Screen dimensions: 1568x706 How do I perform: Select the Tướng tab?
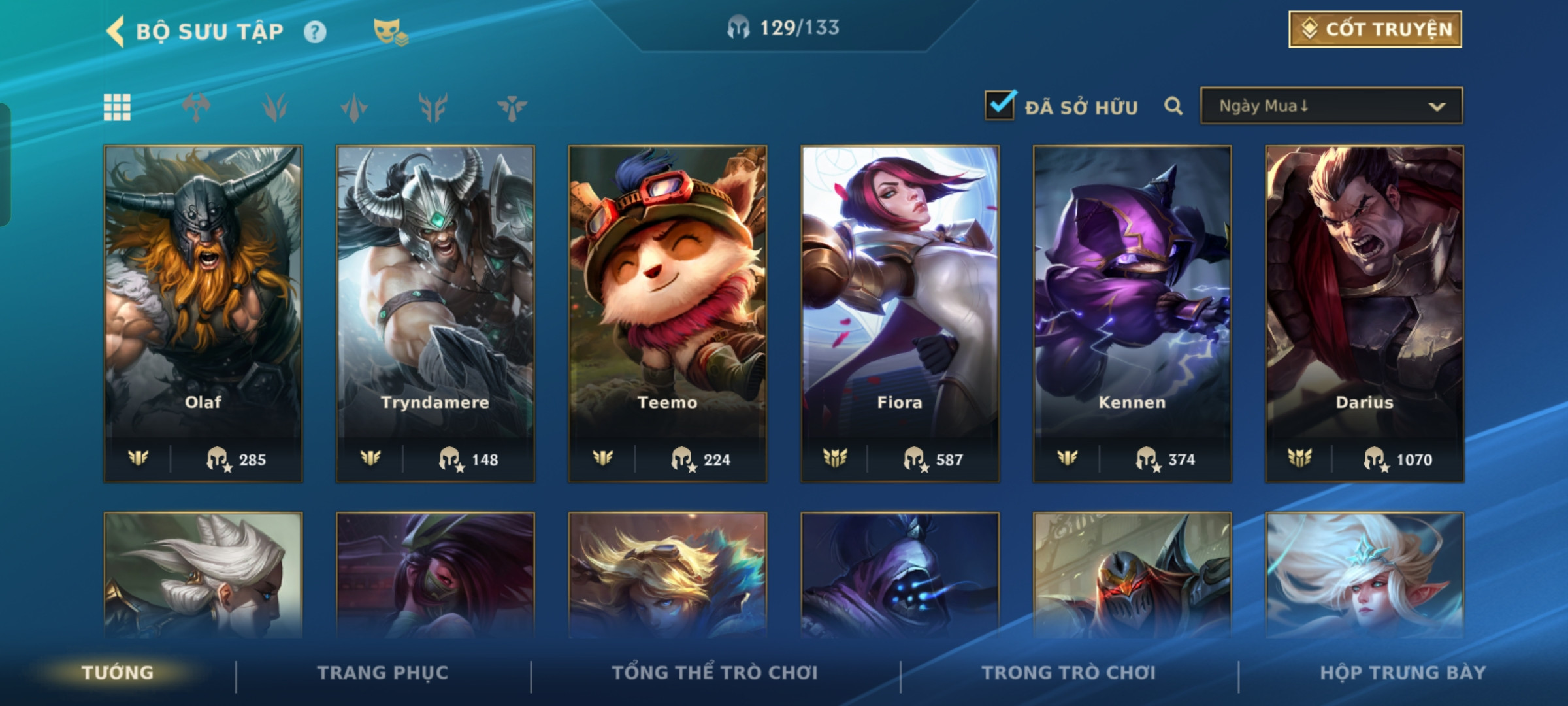[118, 673]
